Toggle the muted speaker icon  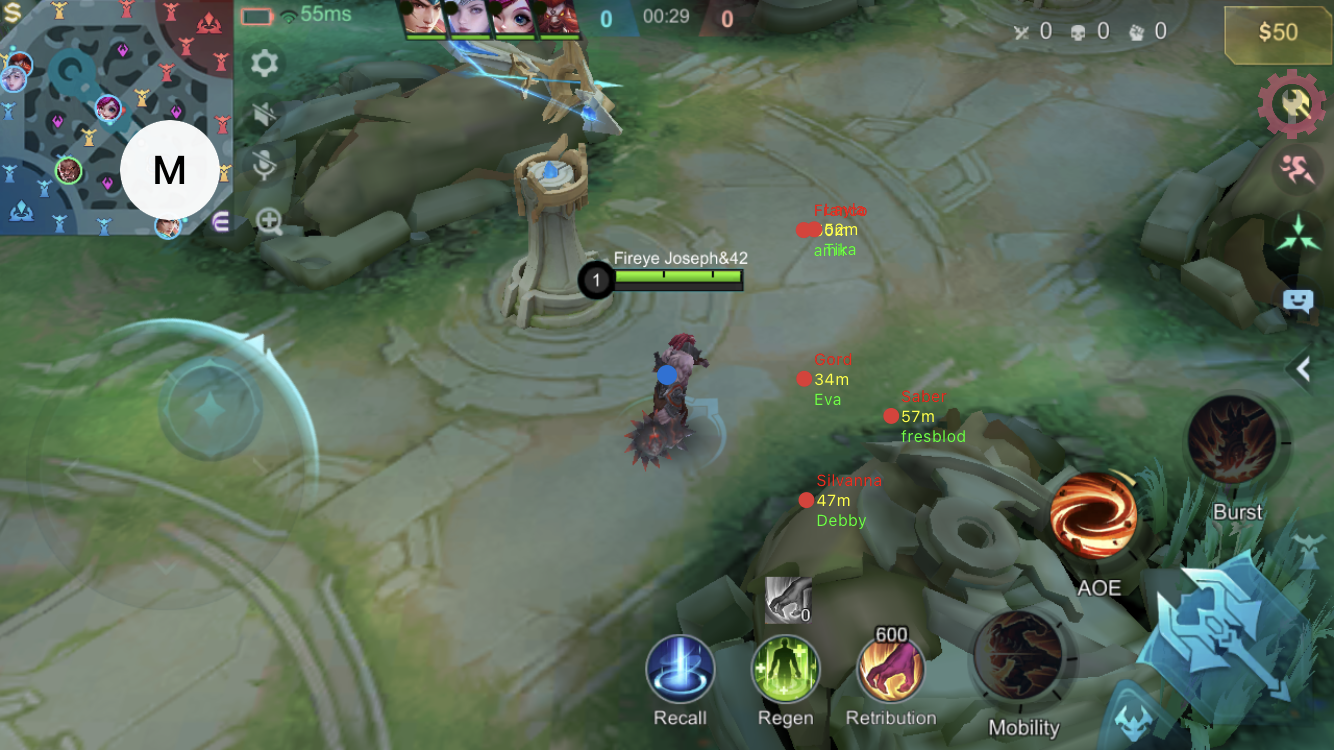click(x=264, y=114)
